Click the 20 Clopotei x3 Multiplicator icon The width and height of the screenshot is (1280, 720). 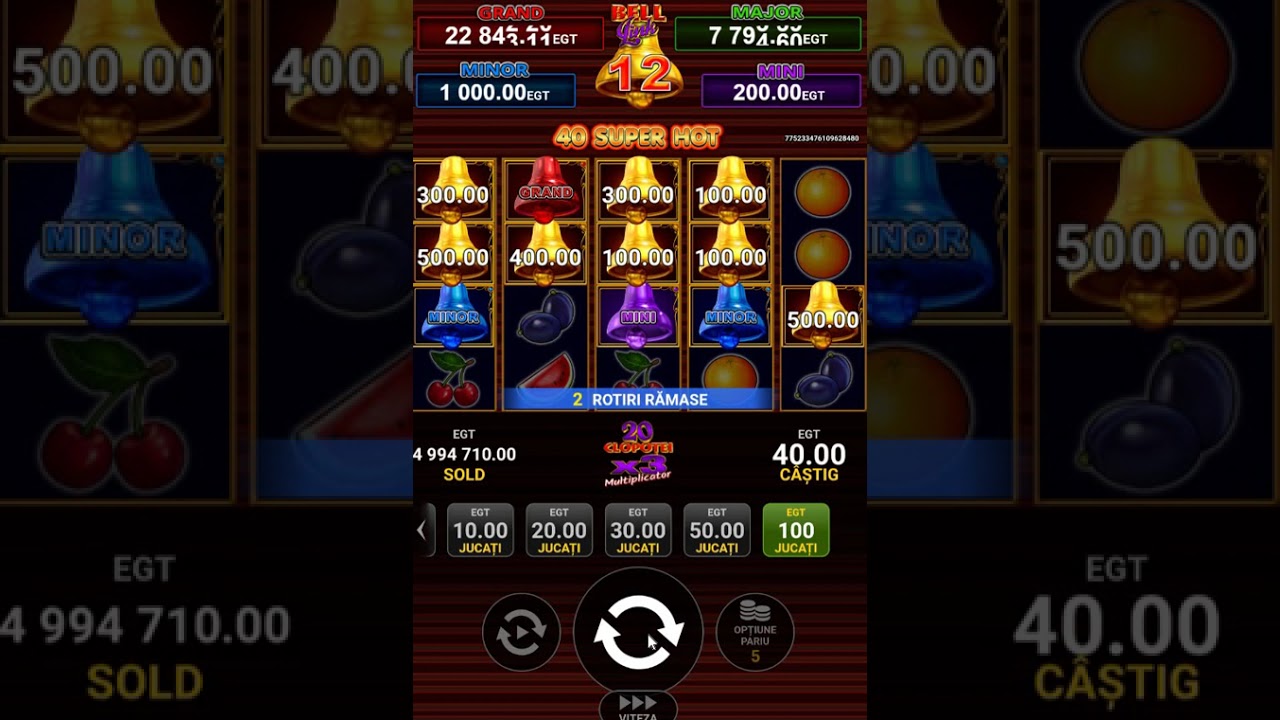click(x=638, y=455)
